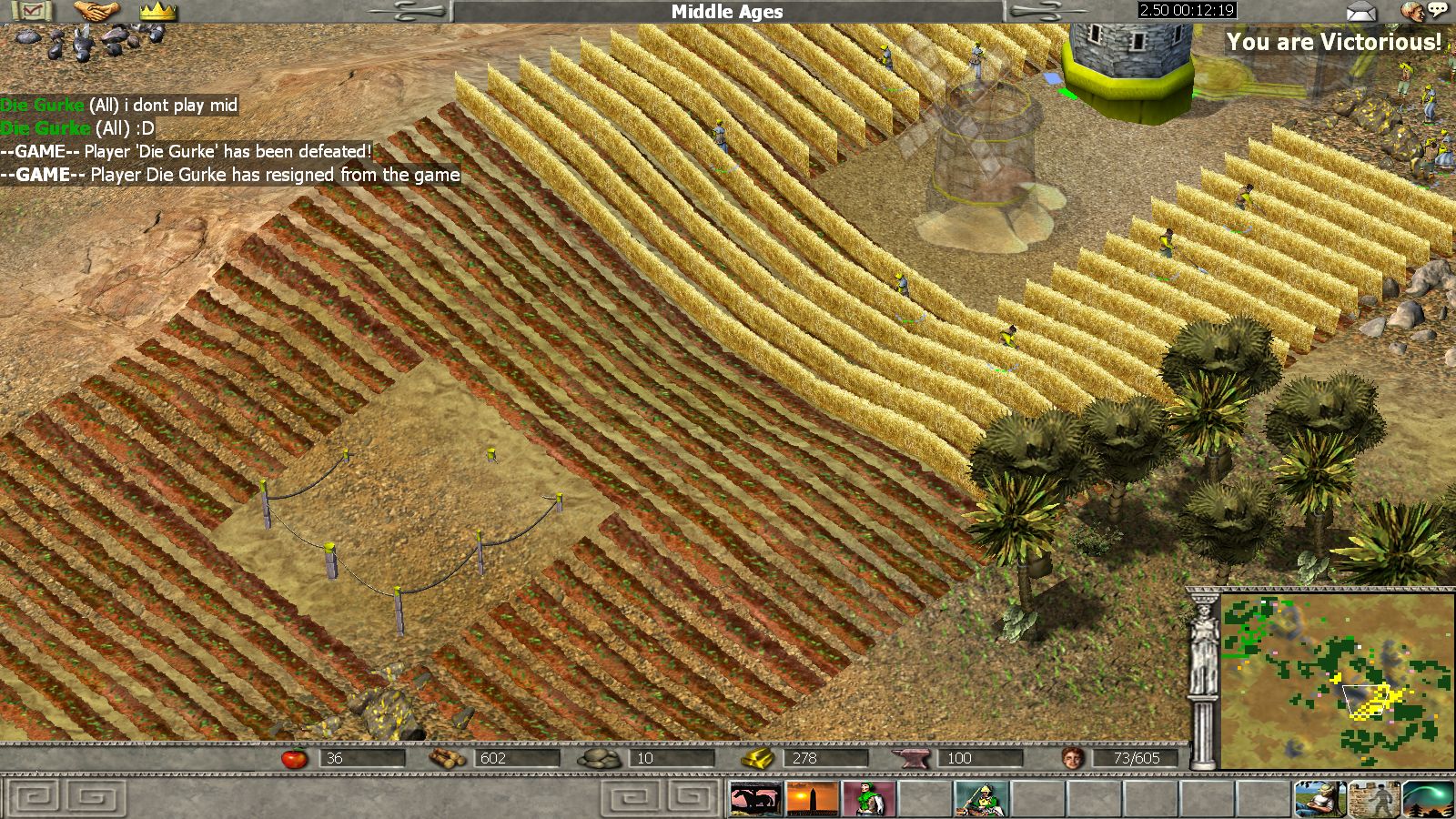
Task: Click the shadow figure against stone wall icon
Action: [x=1374, y=799]
